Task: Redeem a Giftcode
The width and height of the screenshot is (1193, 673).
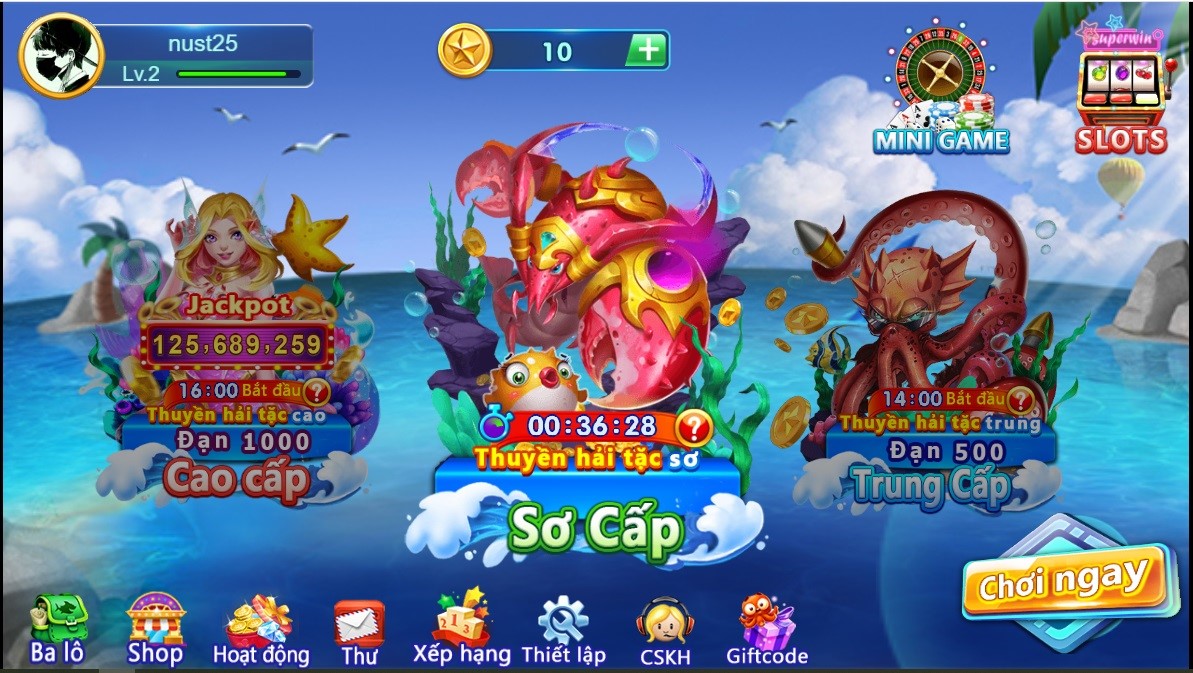Action: [767, 632]
